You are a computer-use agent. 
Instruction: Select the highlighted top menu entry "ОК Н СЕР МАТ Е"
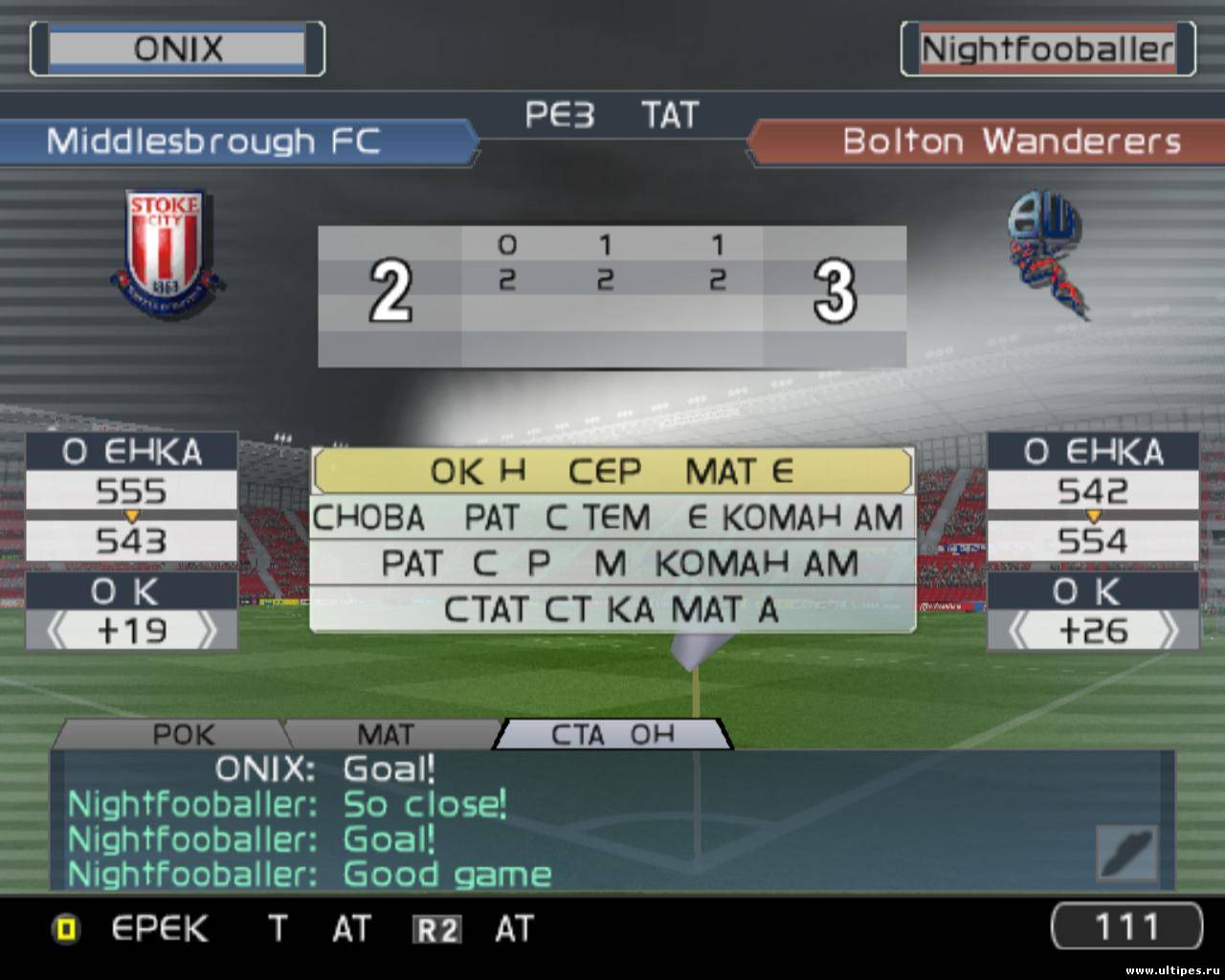pos(612,471)
